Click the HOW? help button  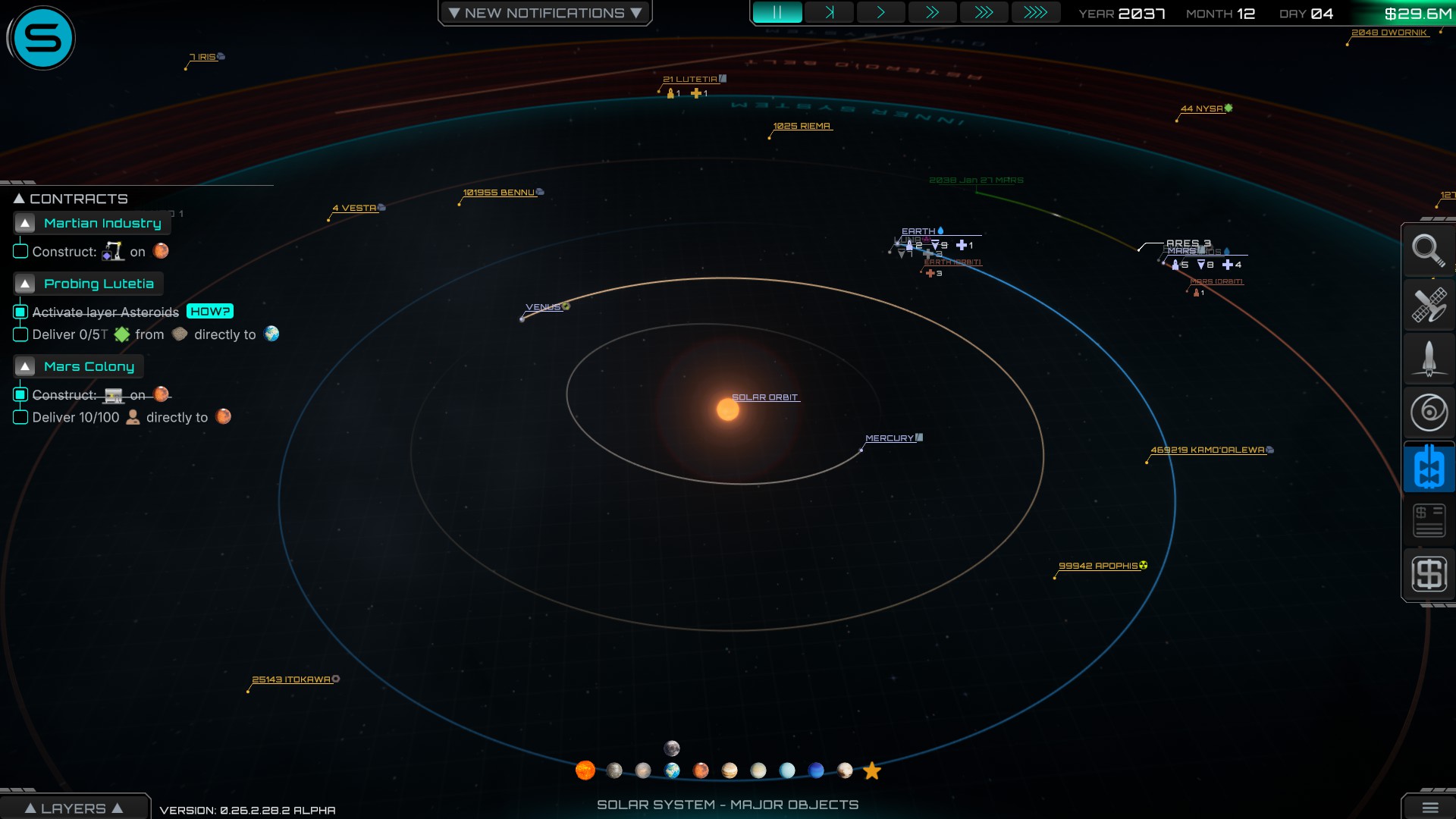tap(210, 312)
